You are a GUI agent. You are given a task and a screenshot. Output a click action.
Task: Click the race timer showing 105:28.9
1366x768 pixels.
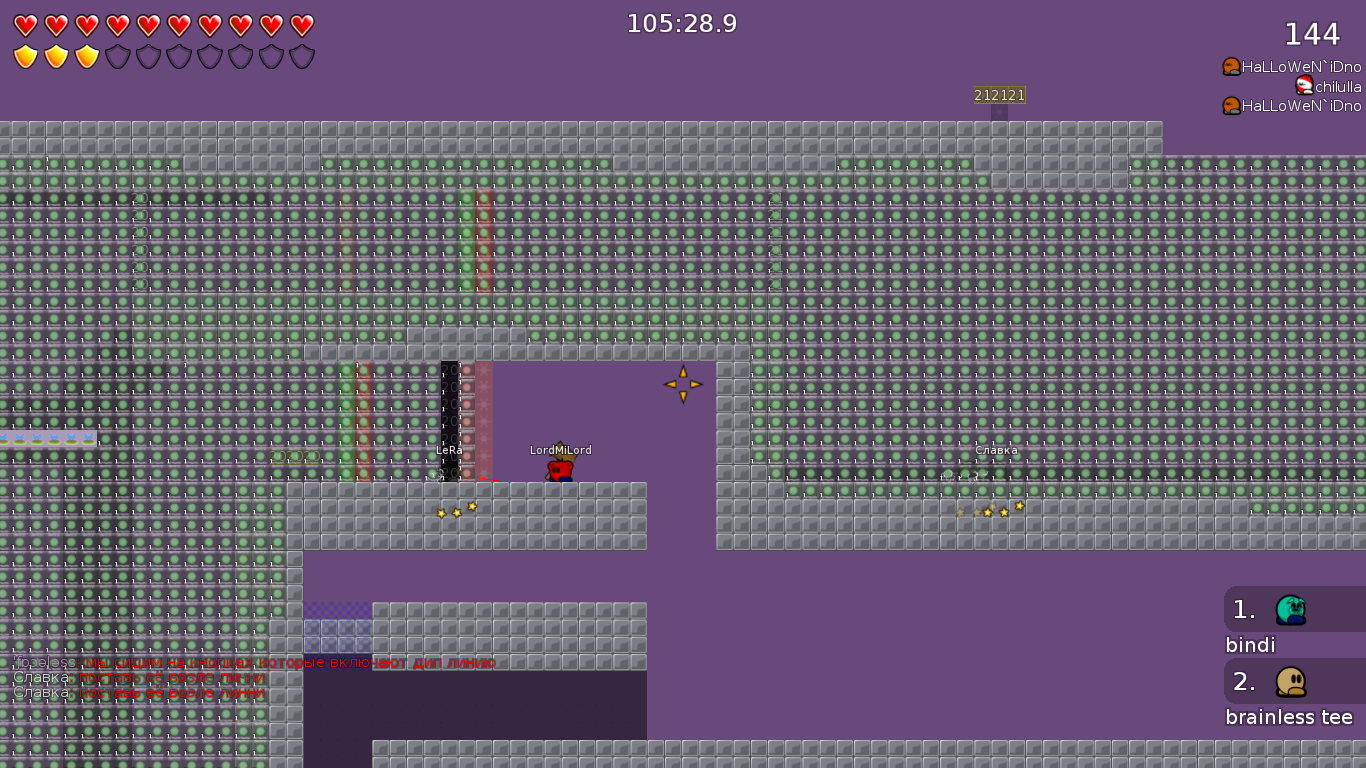point(681,23)
